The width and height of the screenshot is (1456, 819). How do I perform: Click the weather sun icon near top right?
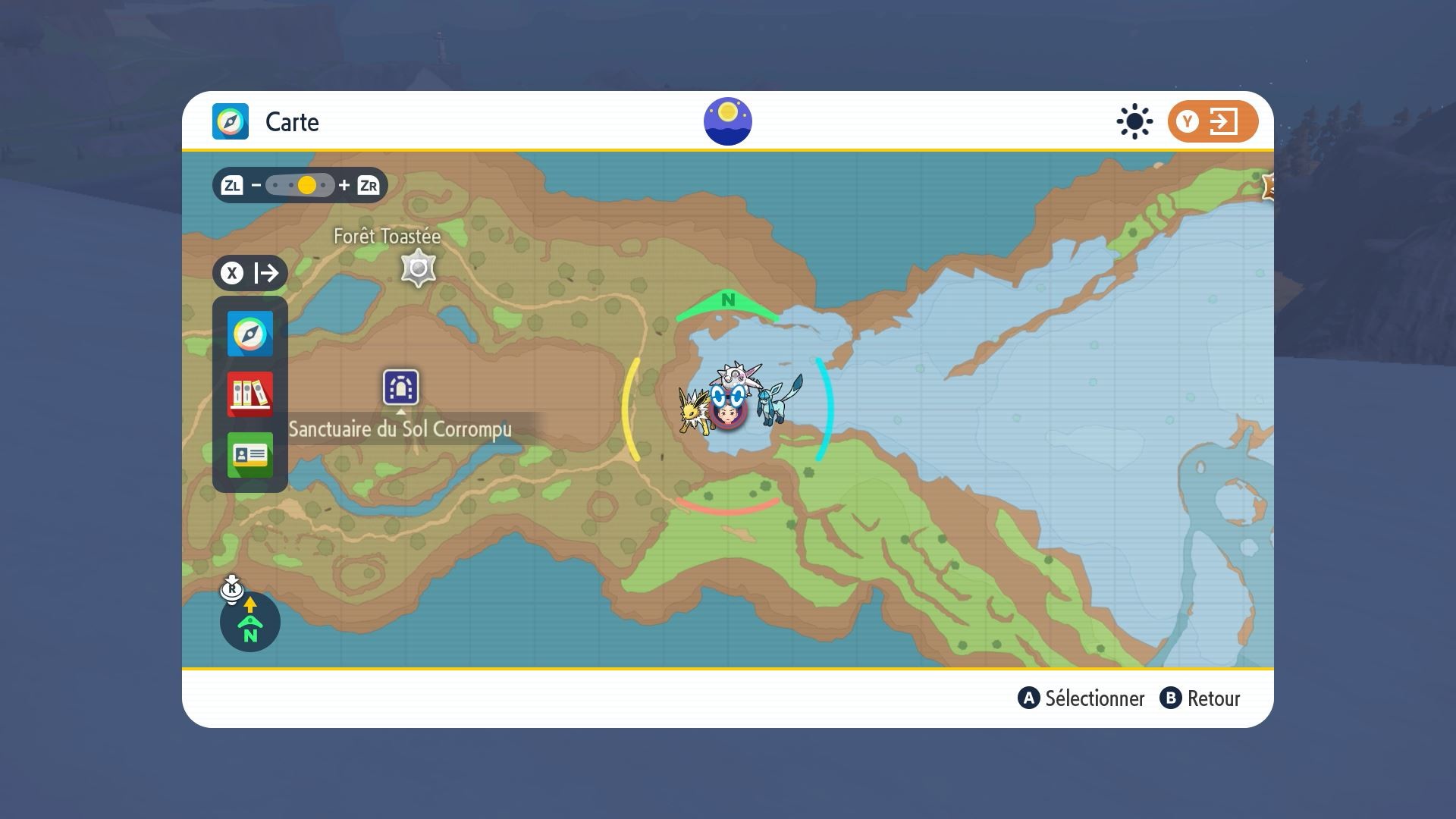[x=1133, y=121]
